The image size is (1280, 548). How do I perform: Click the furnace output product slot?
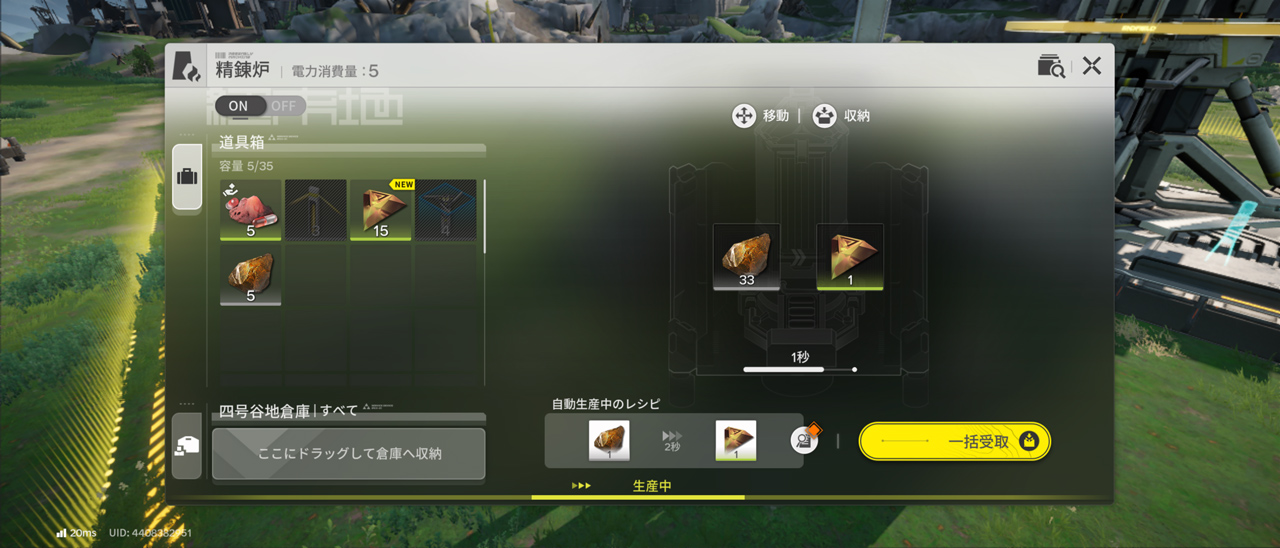coord(850,257)
